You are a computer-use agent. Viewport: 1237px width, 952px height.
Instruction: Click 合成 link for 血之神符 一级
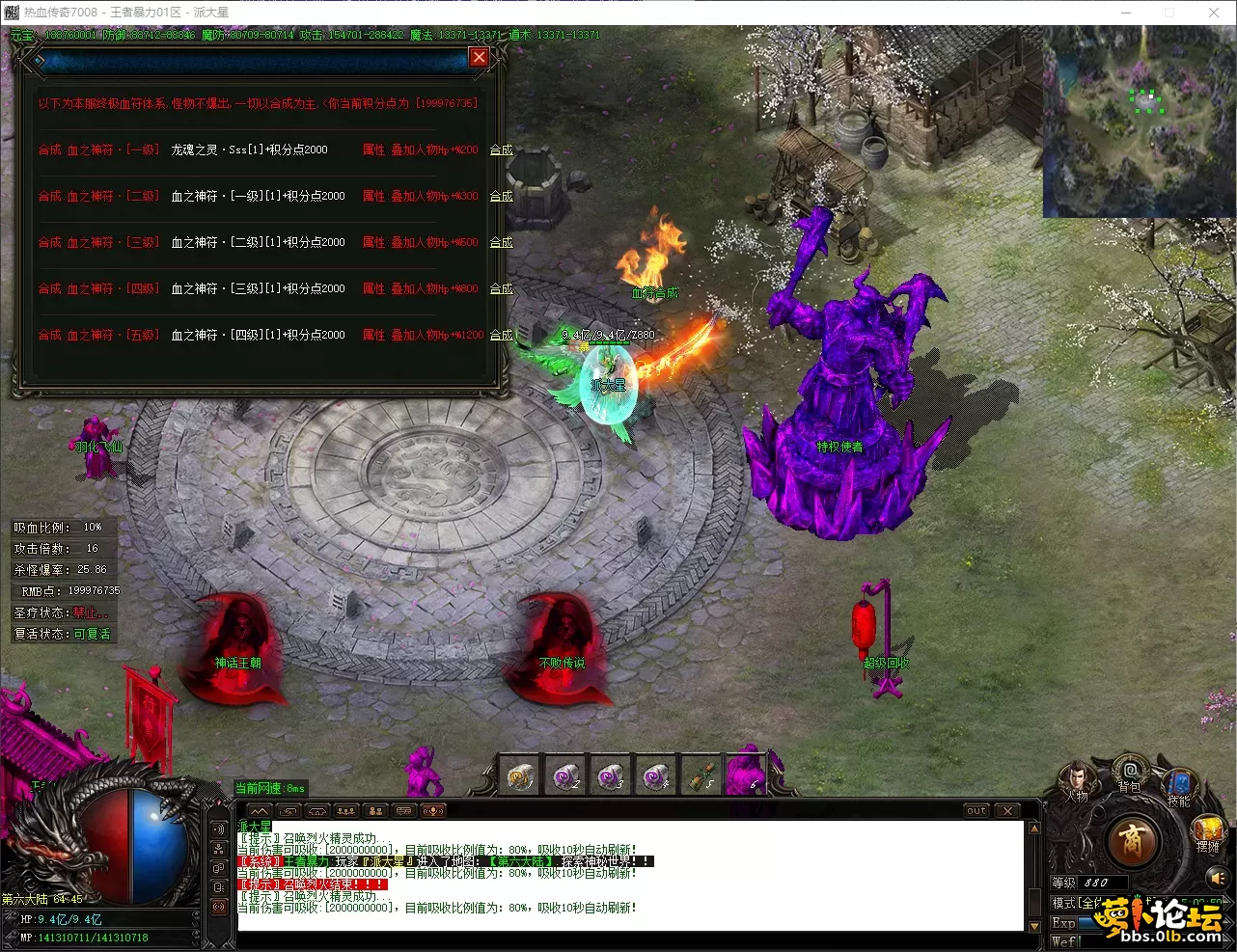click(501, 150)
